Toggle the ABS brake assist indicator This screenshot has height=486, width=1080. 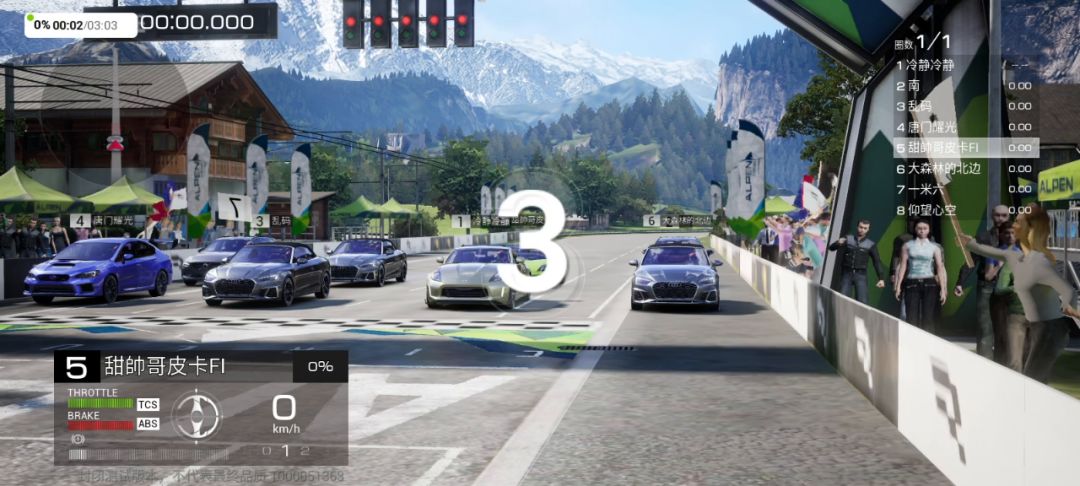pyautogui.click(x=148, y=424)
